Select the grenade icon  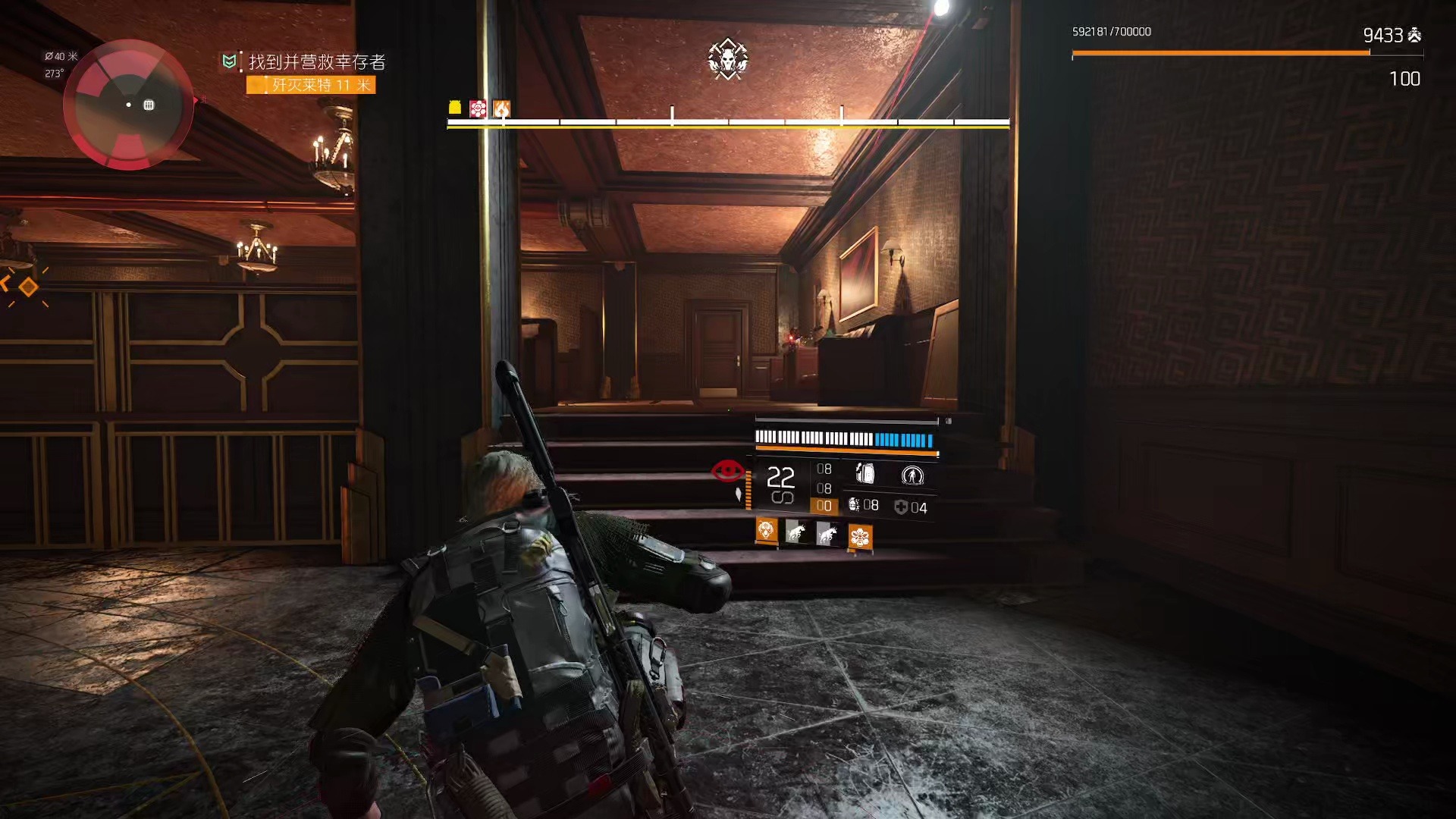pyautogui.click(x=855, y=505)
